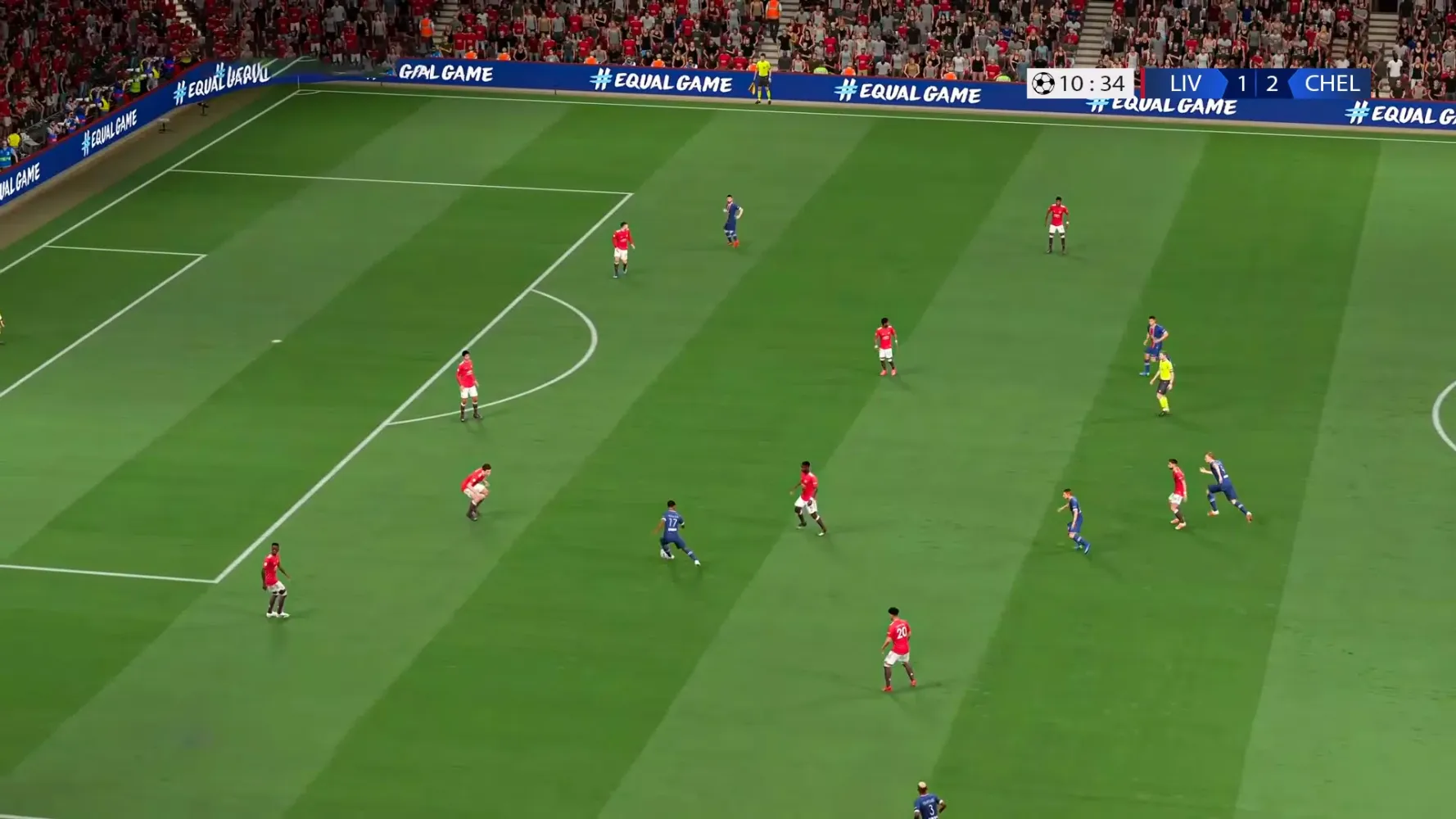Click Chelsea's score of 2
The height and width of the screenshot is (819, 1456).
[x=1272, y=84]
